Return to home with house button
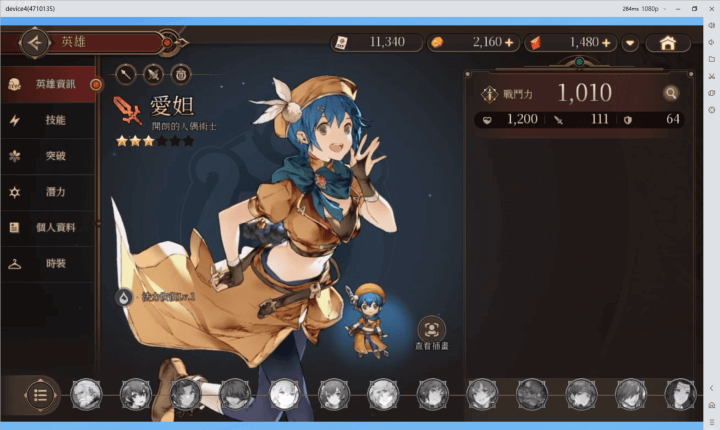This screenshot has width=720, height=430. [667, 43]
